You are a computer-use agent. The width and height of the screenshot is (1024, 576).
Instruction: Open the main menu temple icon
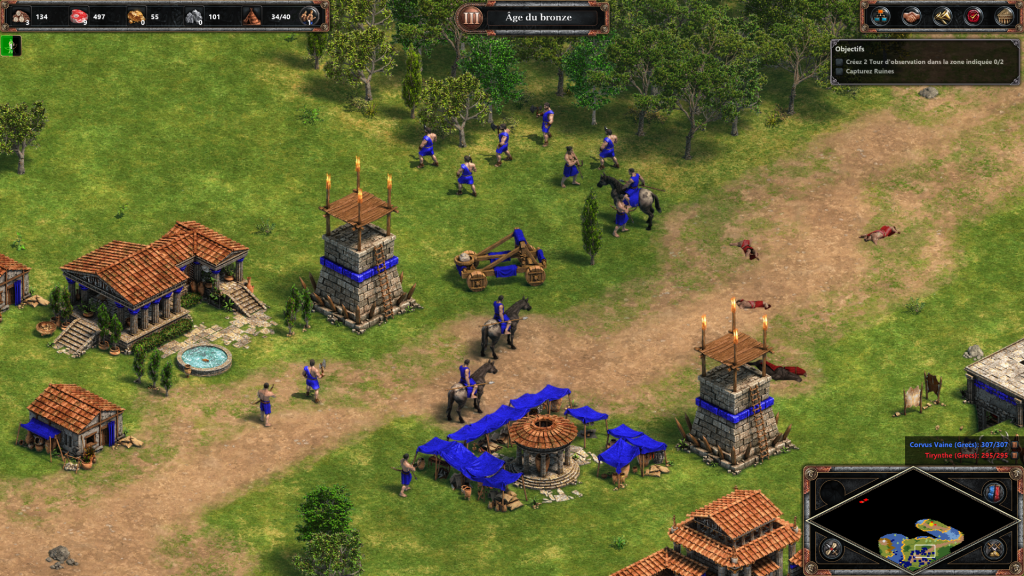(x=1004, y=16)
